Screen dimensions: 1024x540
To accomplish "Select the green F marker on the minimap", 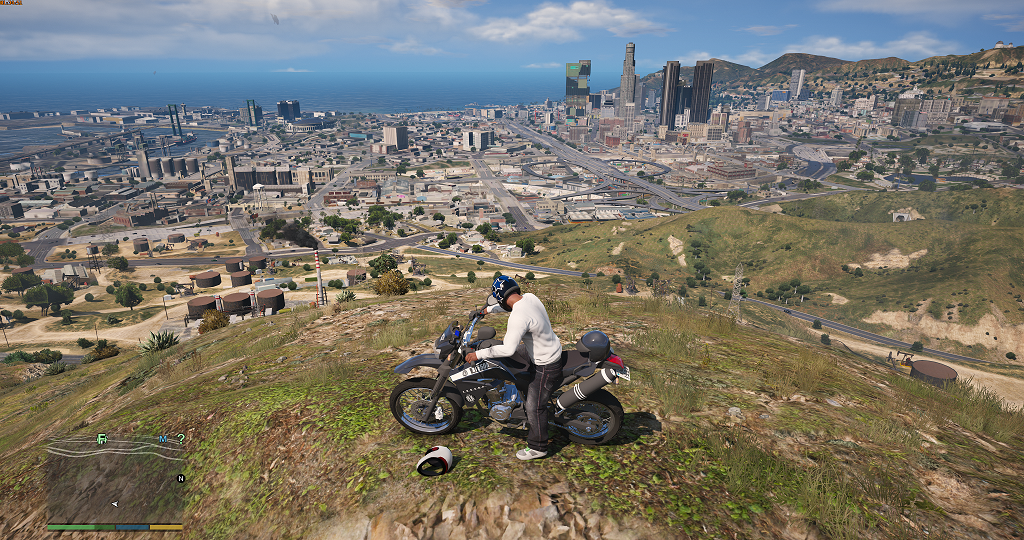I will click(101, 439).
